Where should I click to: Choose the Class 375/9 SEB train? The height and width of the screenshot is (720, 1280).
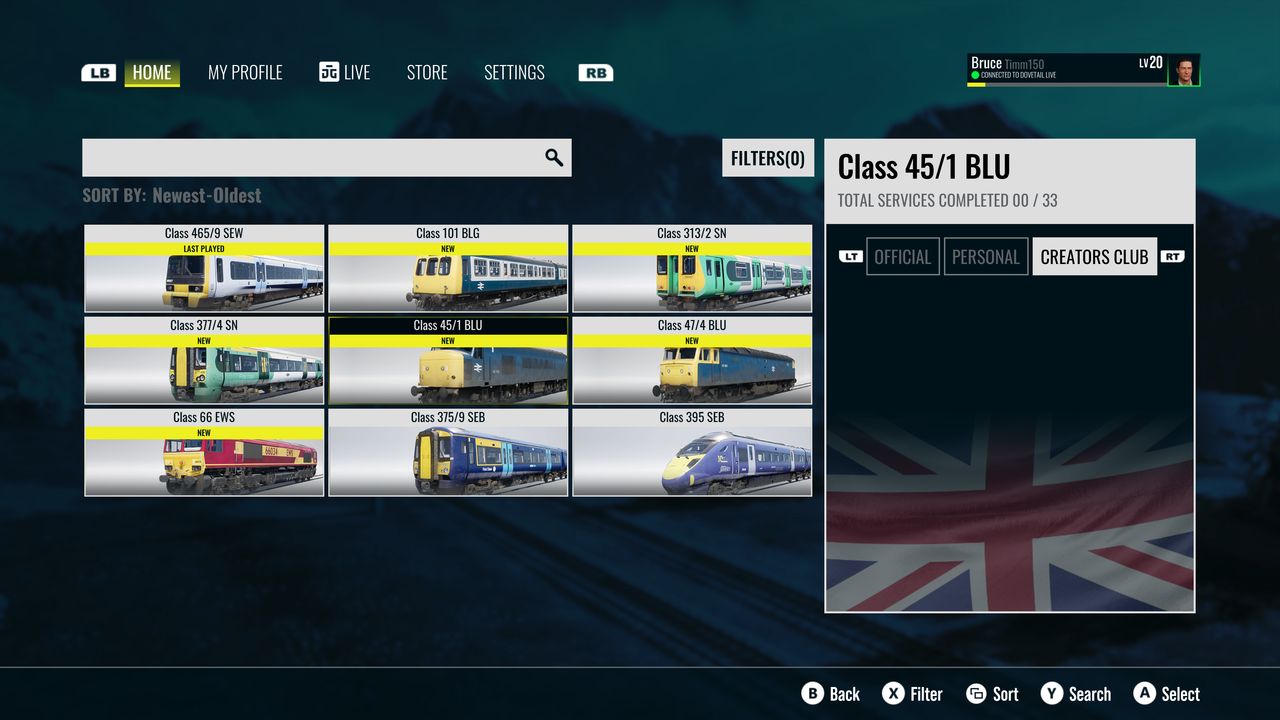[x=448, y=453]
